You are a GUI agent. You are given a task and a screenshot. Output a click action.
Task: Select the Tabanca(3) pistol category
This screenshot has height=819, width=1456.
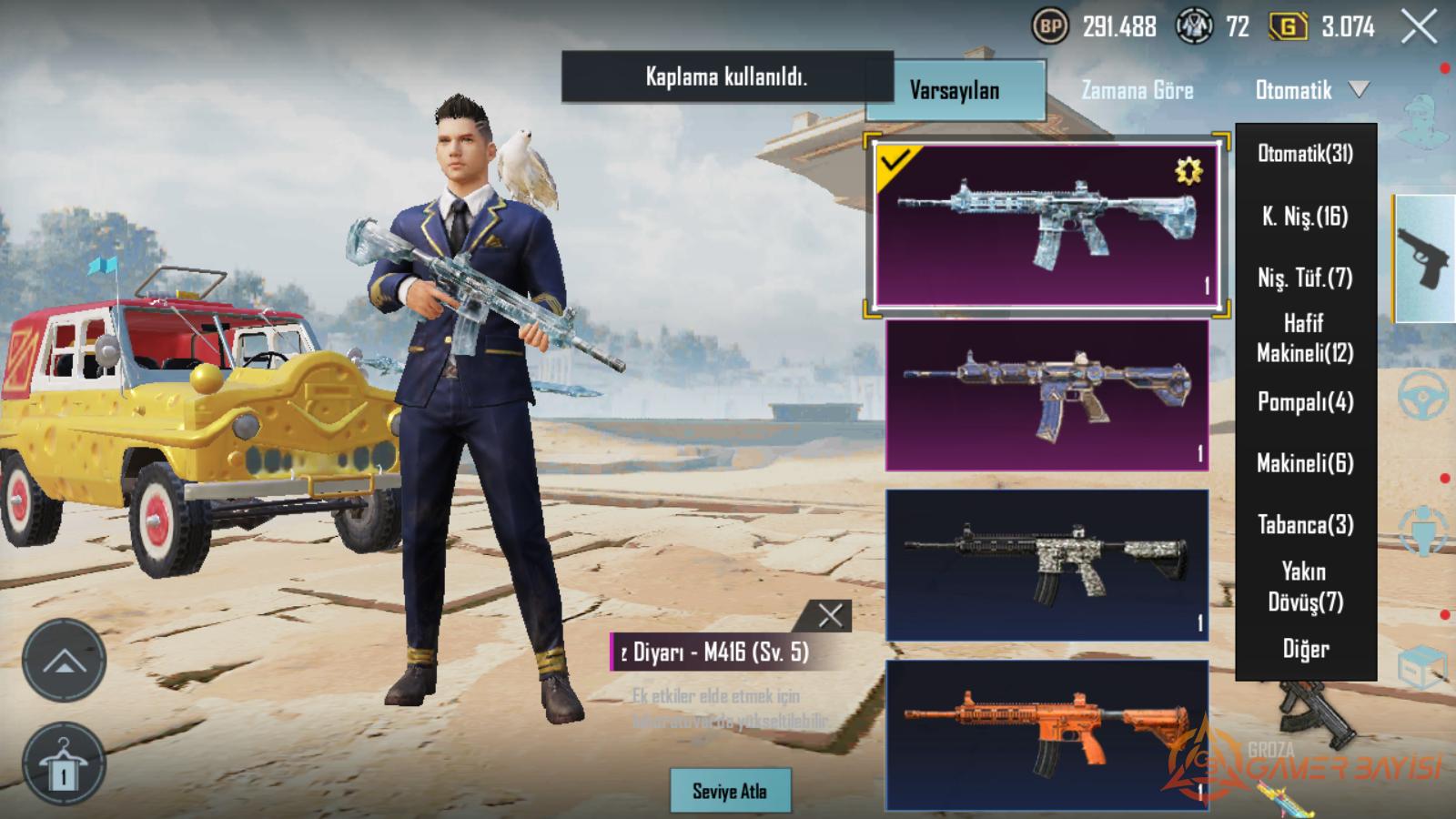(1305, 524)
